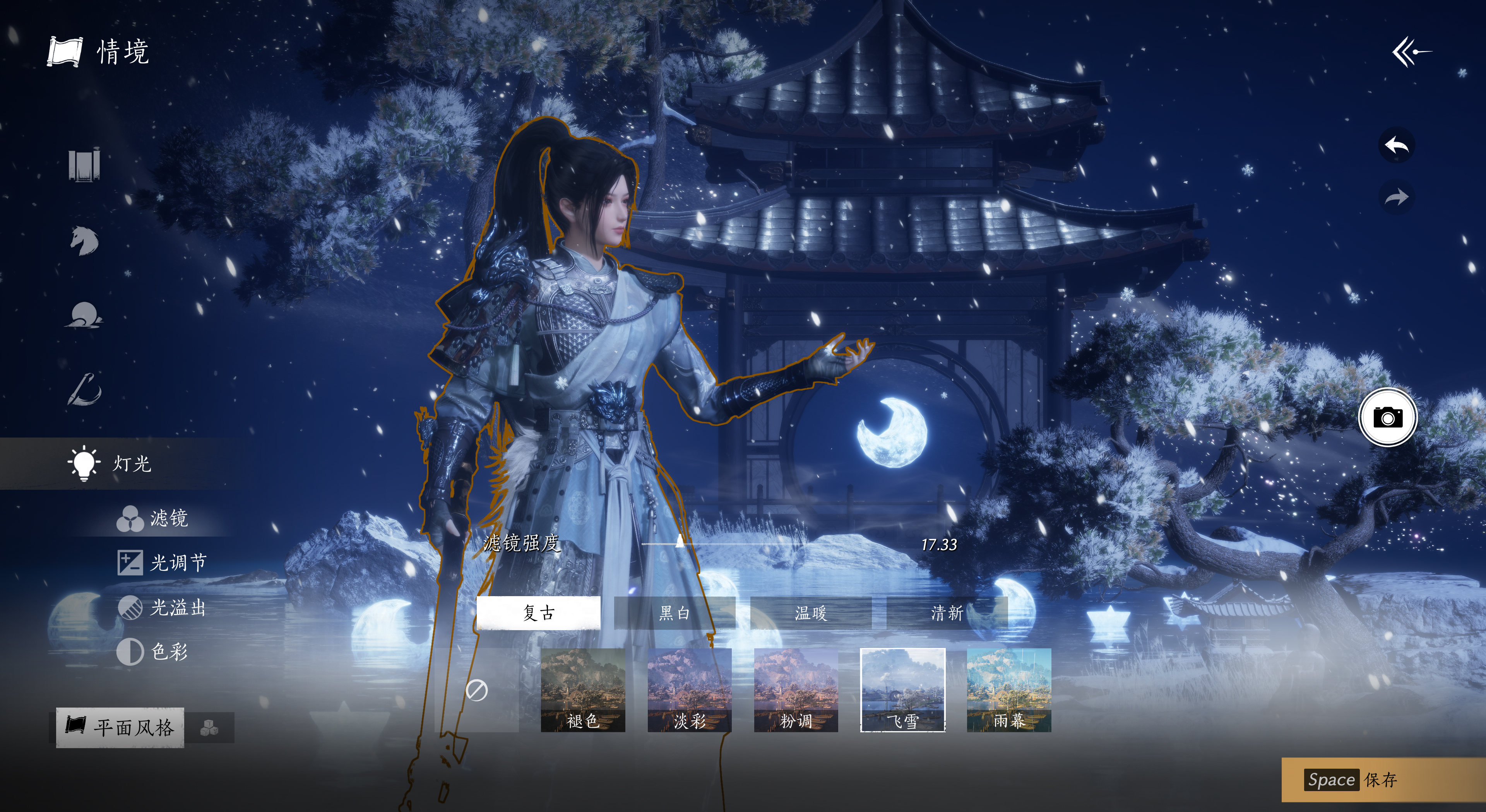
Task: Select the 灯光 lighting category
Action: click(x=110, y=463)
